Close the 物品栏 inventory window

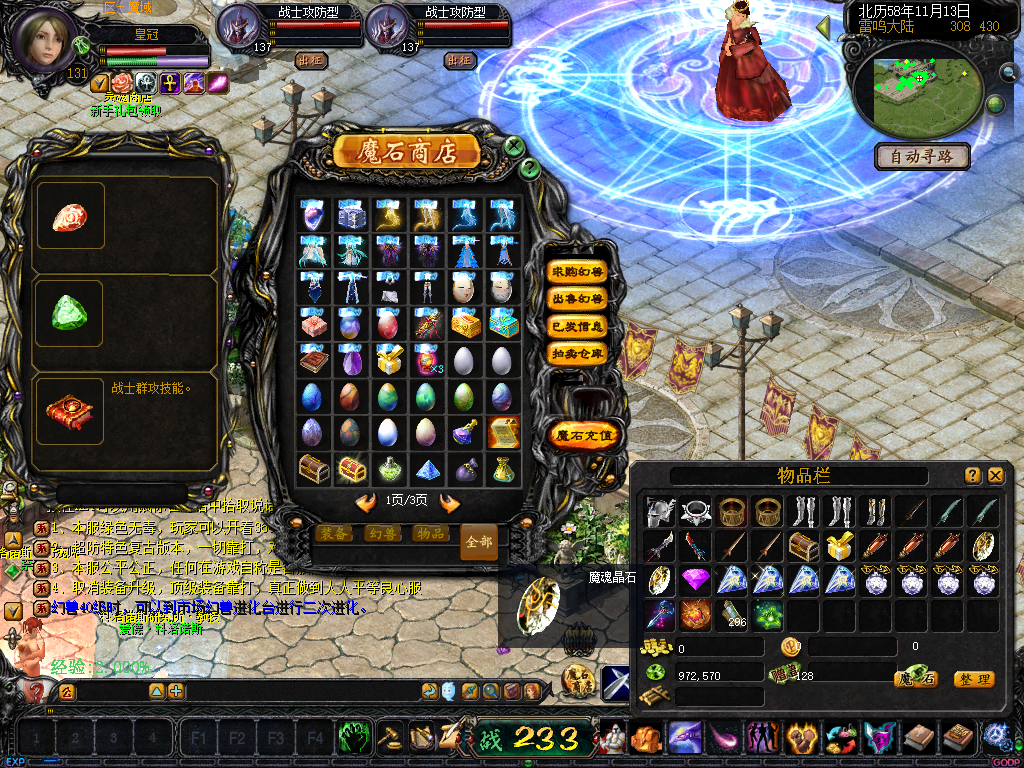point(995,476)
